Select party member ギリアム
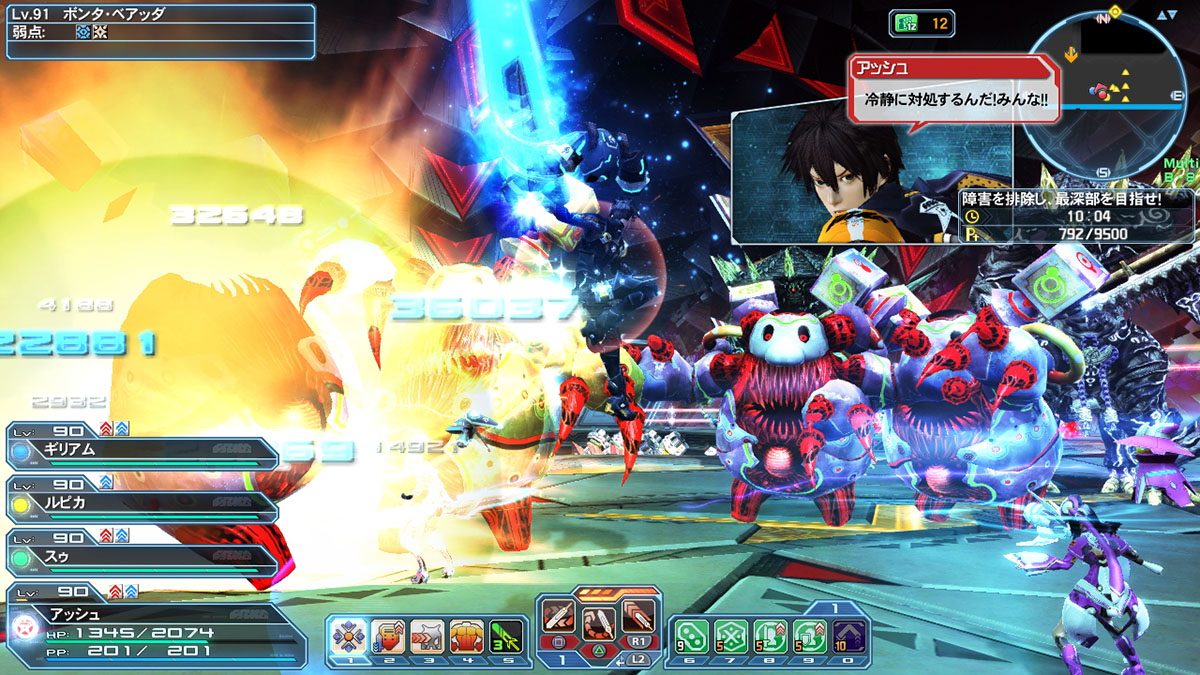This screenshot has width=1200, height=675. (x=142, y=453)
